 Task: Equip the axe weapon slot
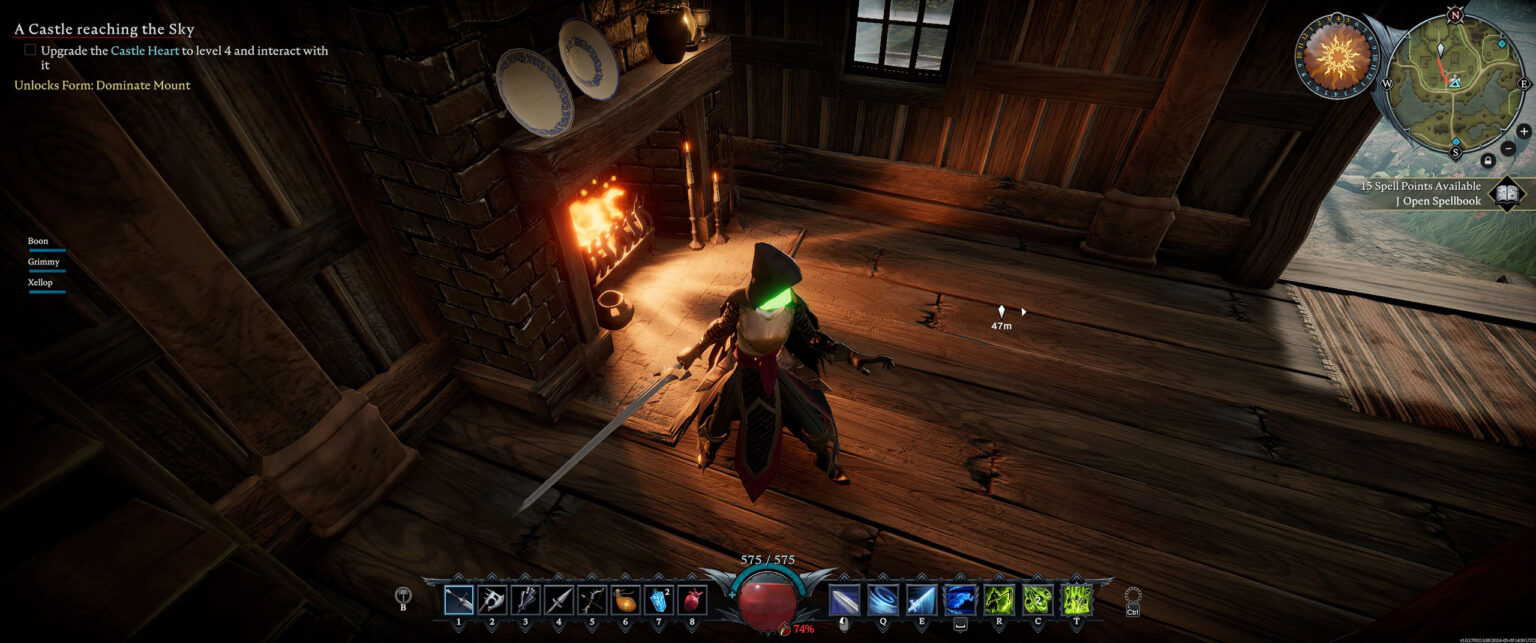coord(492,599)
